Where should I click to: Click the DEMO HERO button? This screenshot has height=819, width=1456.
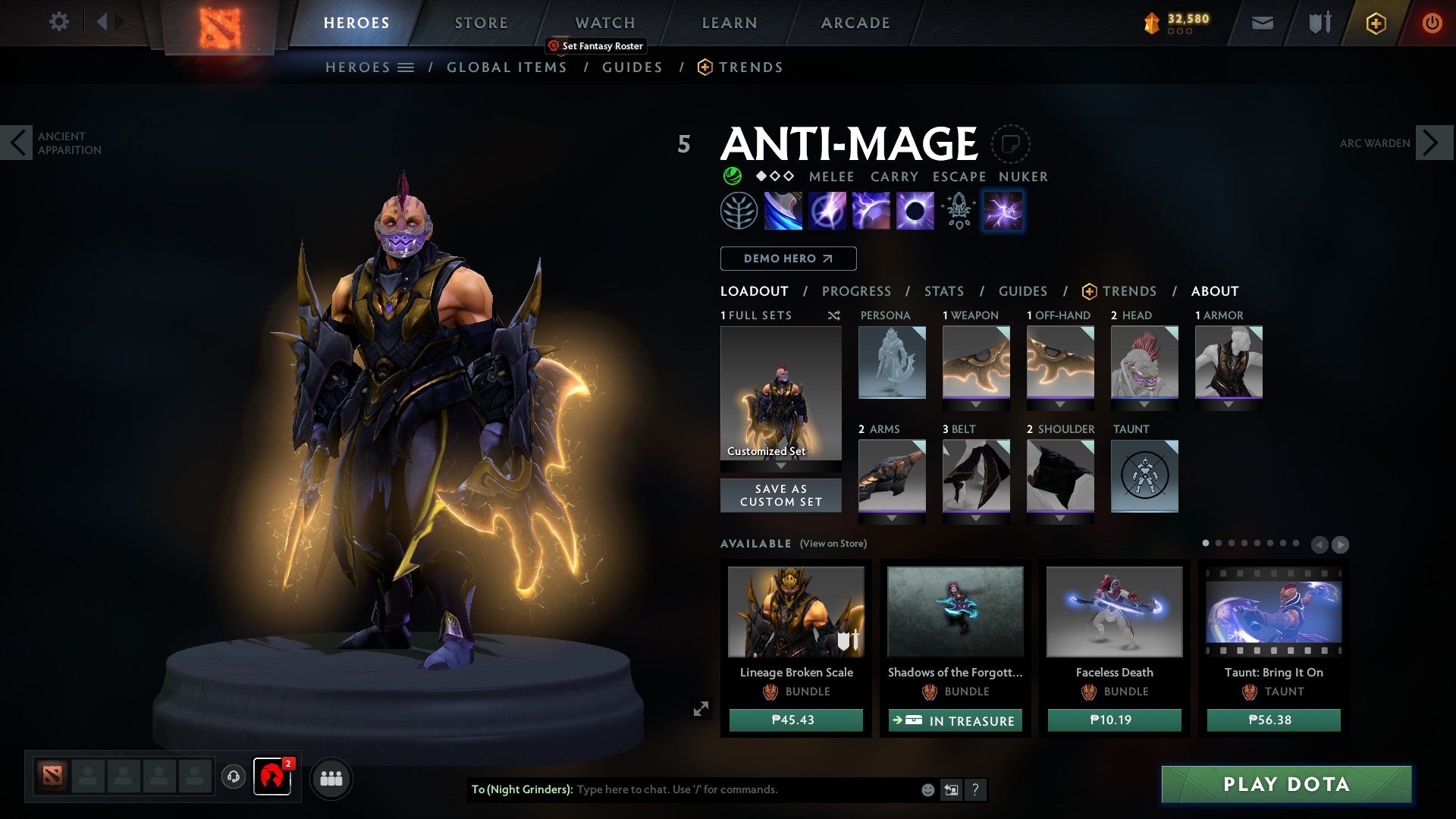click(x=787, y=259)
